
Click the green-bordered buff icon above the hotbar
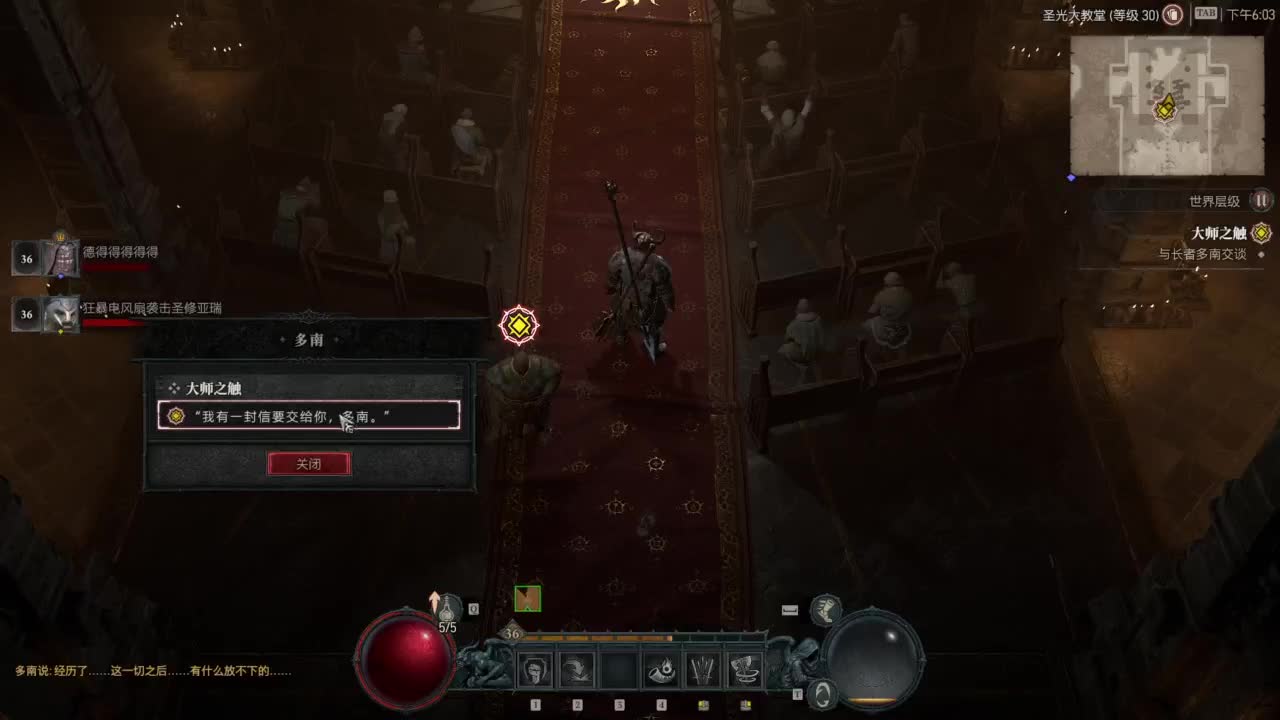click(x=527, y=599)
